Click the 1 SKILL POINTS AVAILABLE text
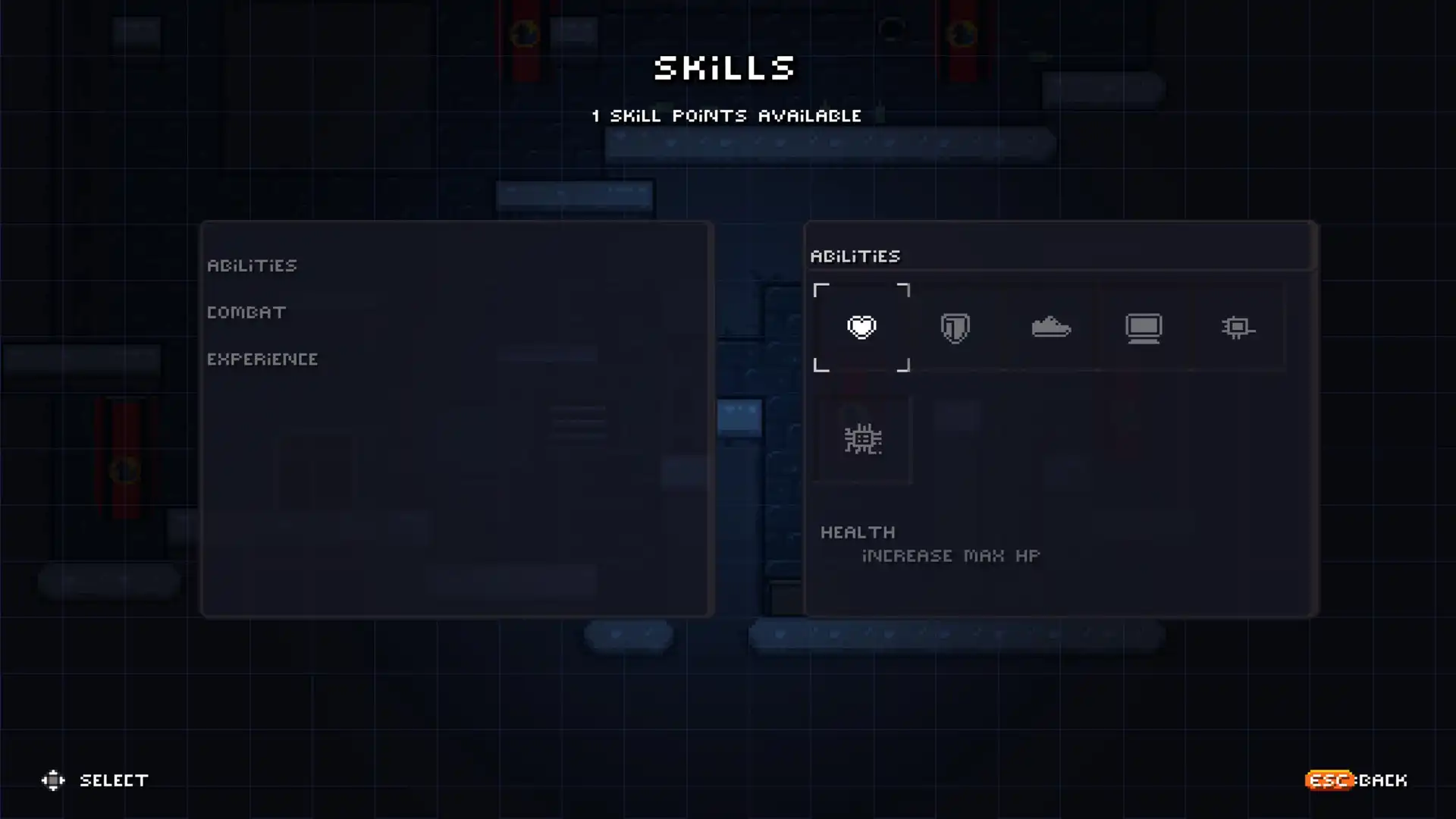 coord(726,116)
